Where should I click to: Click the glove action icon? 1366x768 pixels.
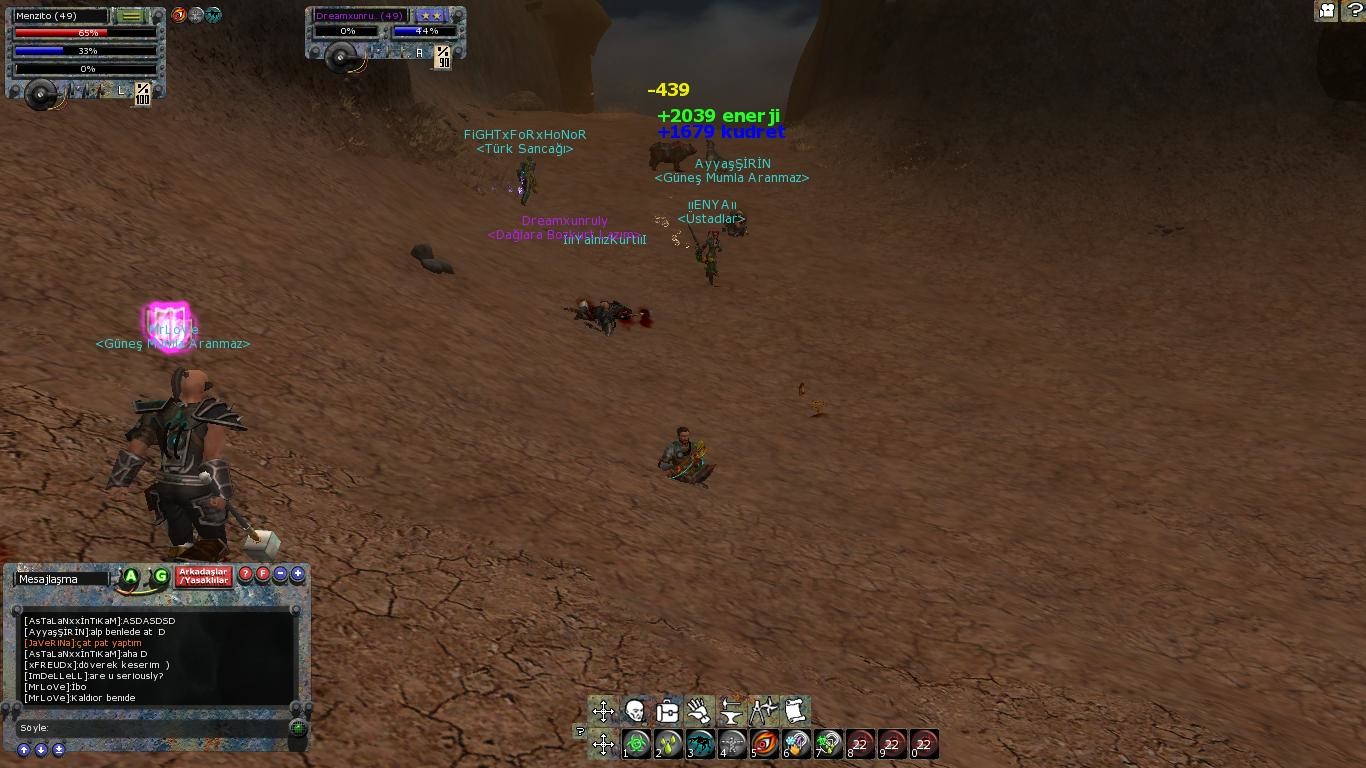click(x=699, y=711)
